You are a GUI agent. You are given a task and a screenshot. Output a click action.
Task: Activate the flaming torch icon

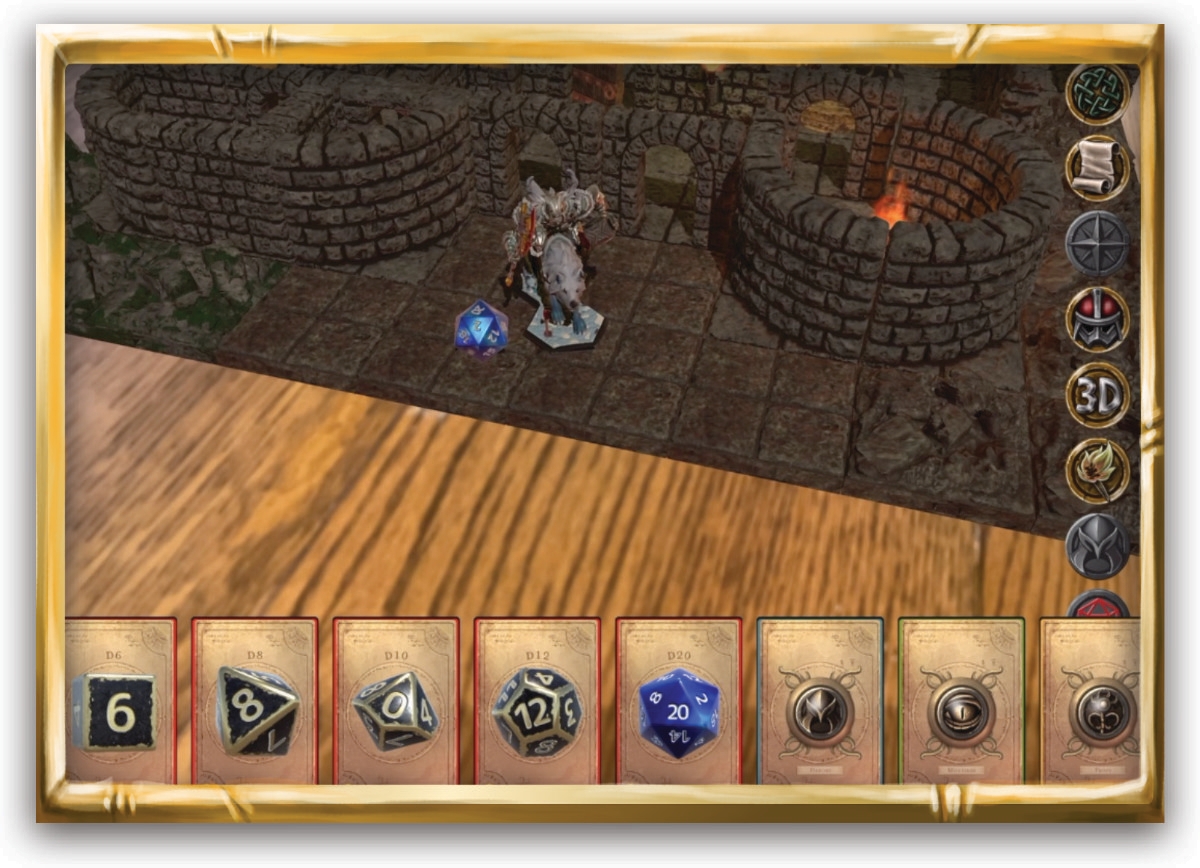point(1097,470)
